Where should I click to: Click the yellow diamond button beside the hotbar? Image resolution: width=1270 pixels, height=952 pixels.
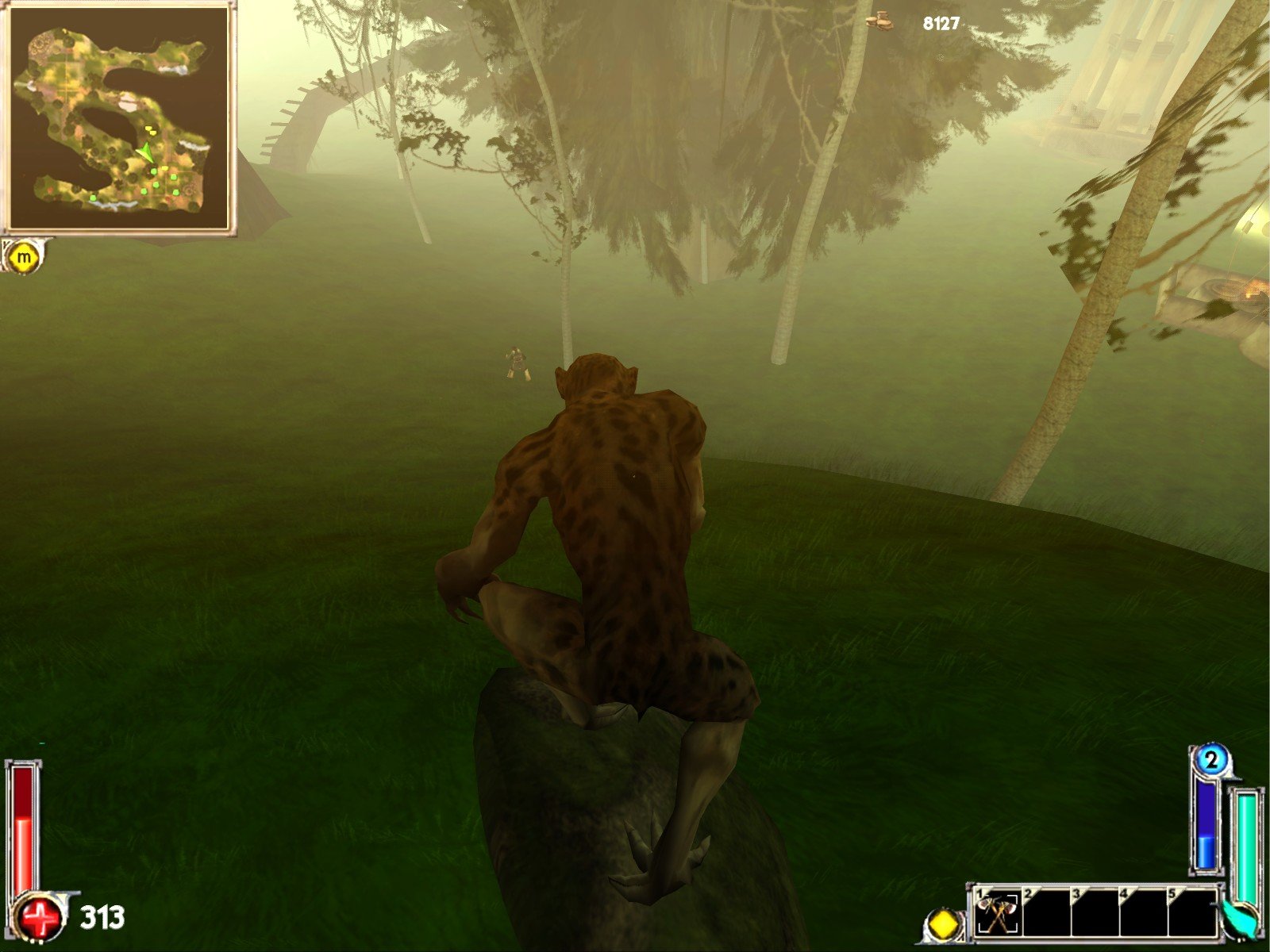[x=943, y=924]
